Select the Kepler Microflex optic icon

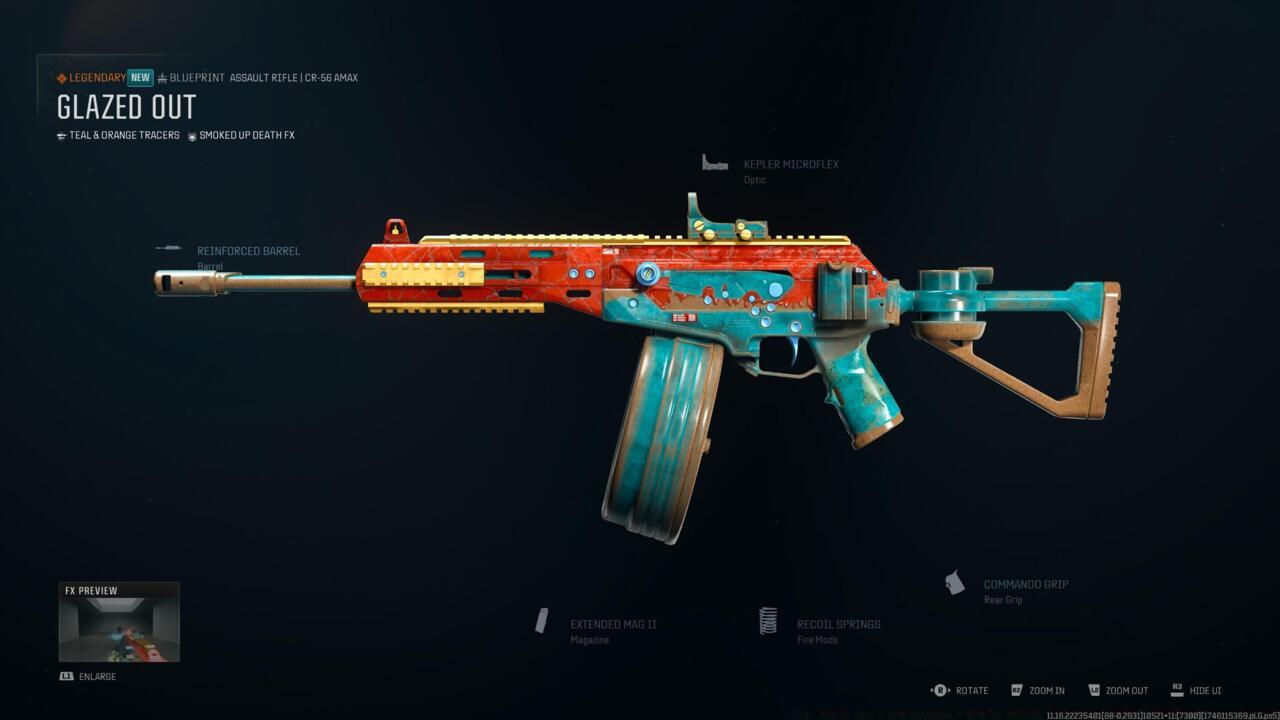pos(714,164)
